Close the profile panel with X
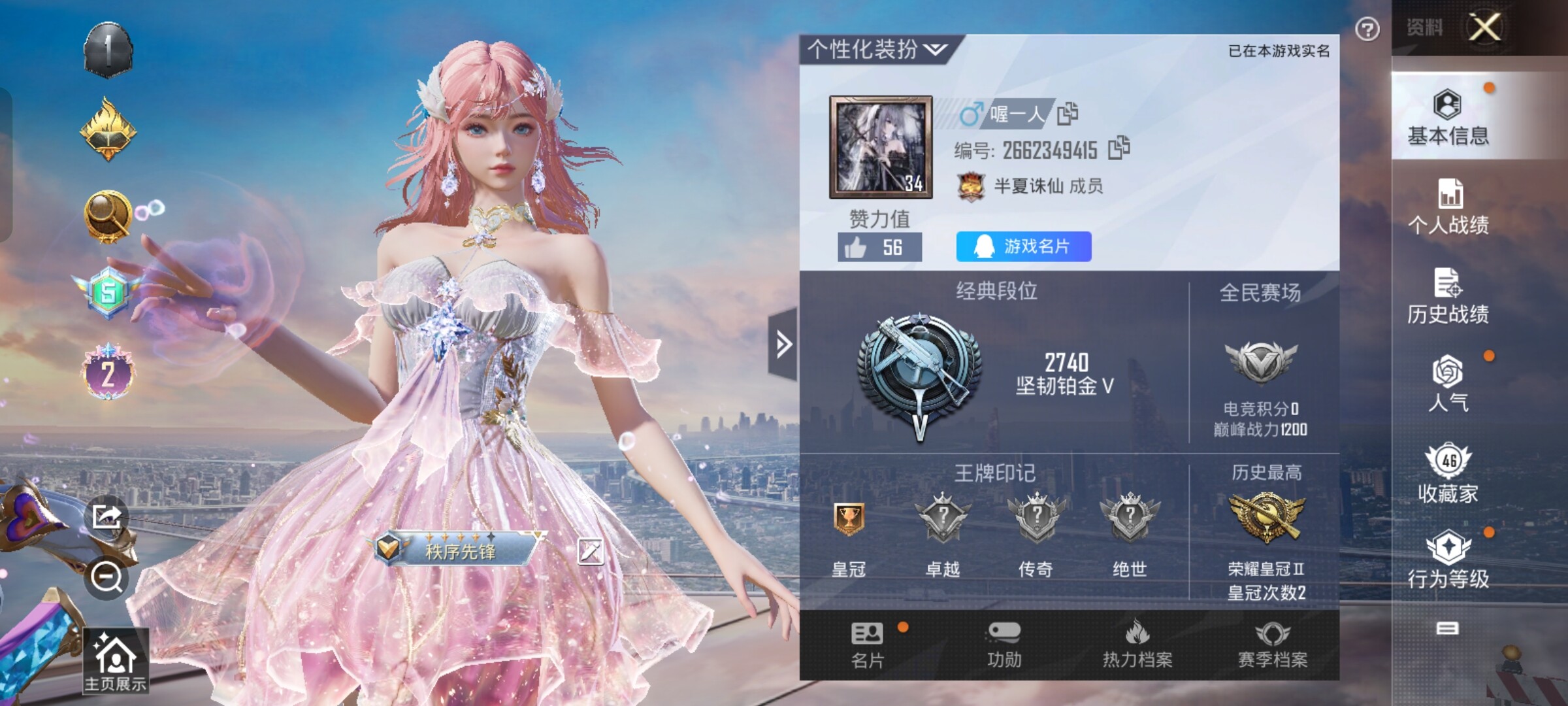 [1484, 27]
